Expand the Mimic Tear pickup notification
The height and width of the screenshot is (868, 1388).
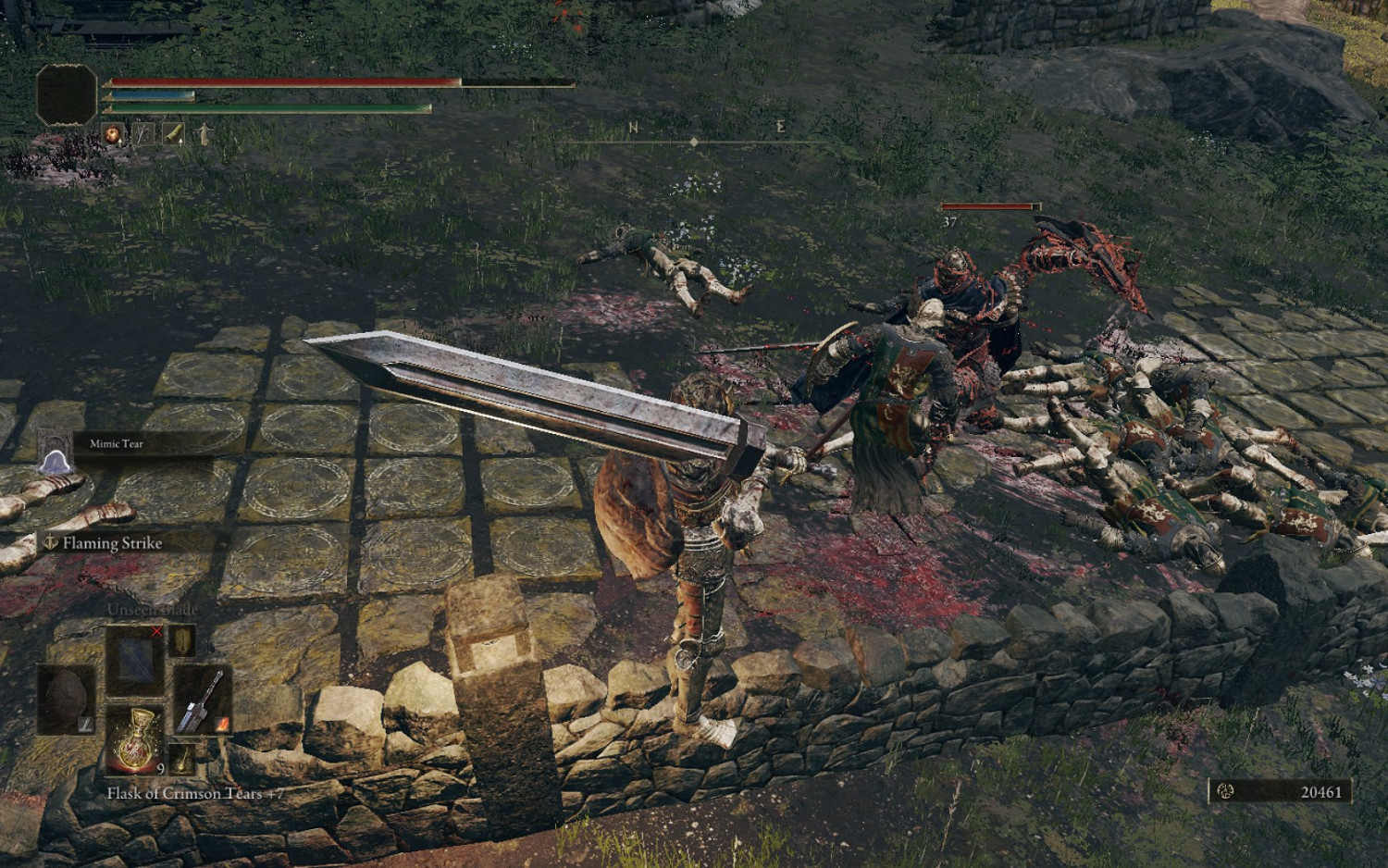click(x=54, y=453)
